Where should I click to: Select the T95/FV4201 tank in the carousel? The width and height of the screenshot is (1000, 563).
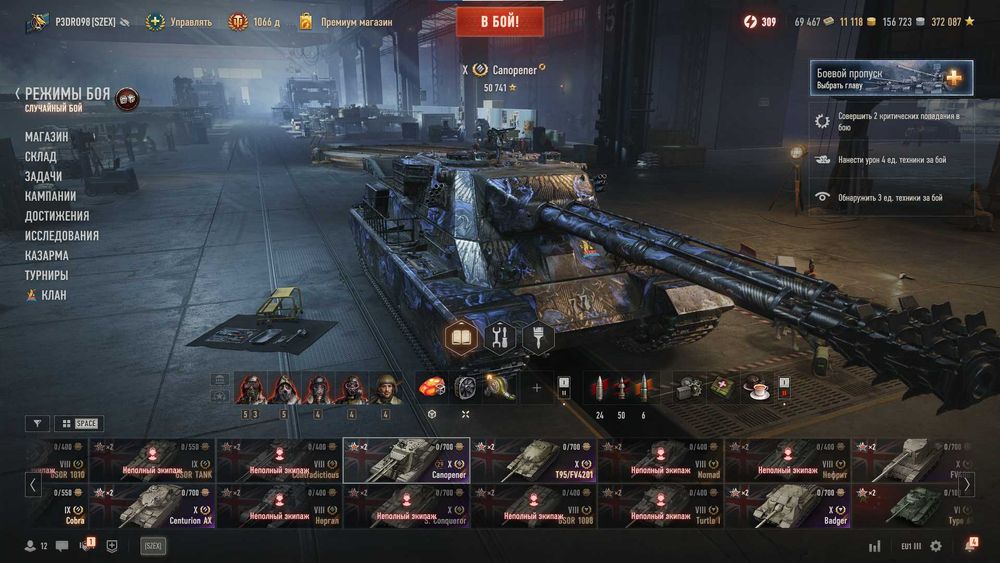click(x=533, y=460)
